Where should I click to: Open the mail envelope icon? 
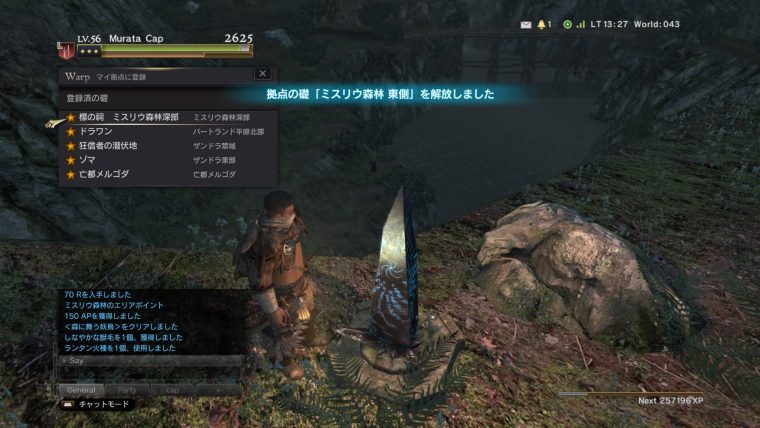(x=525, y=24)
